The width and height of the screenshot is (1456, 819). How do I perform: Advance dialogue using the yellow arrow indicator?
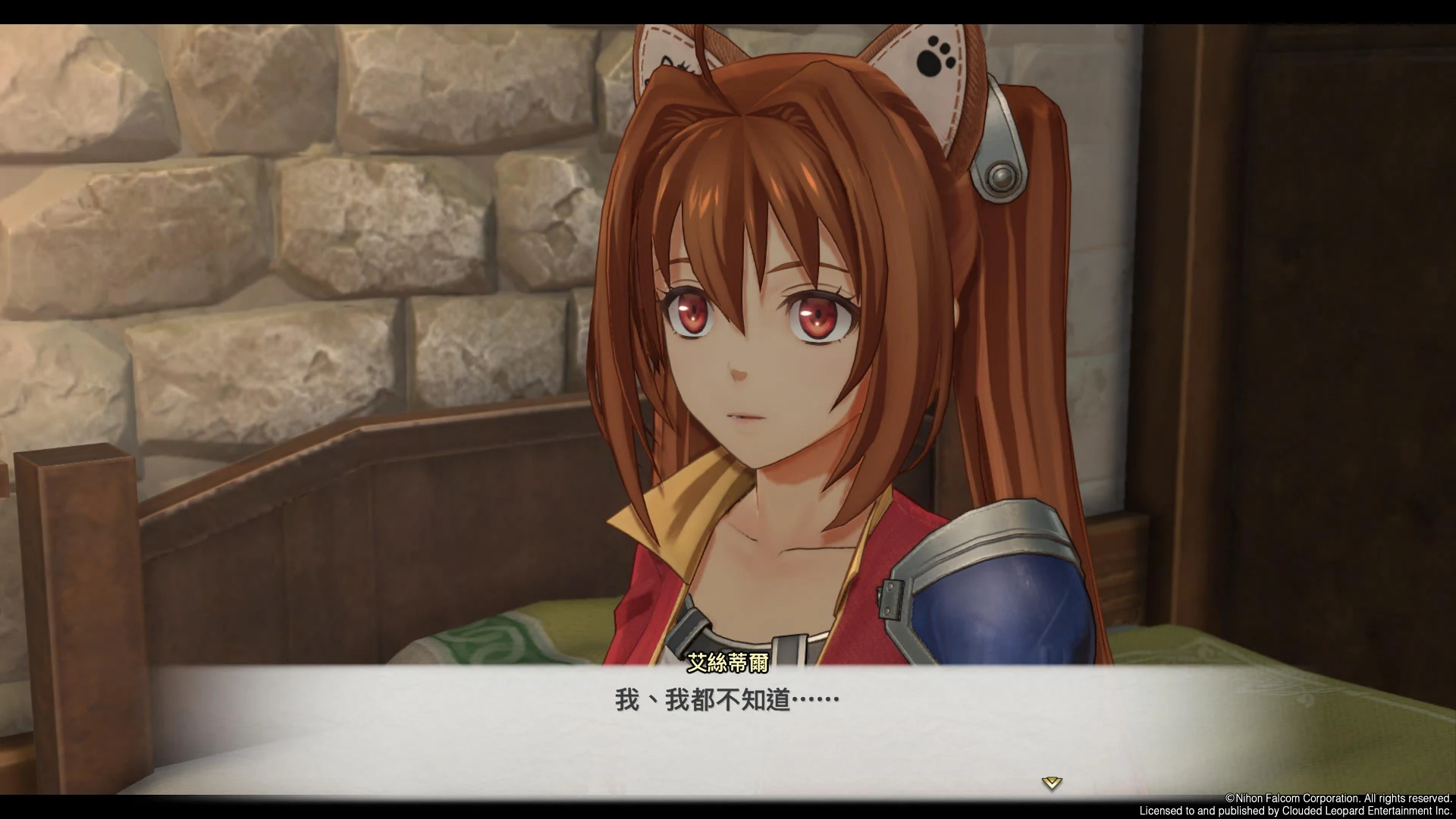1051,783
